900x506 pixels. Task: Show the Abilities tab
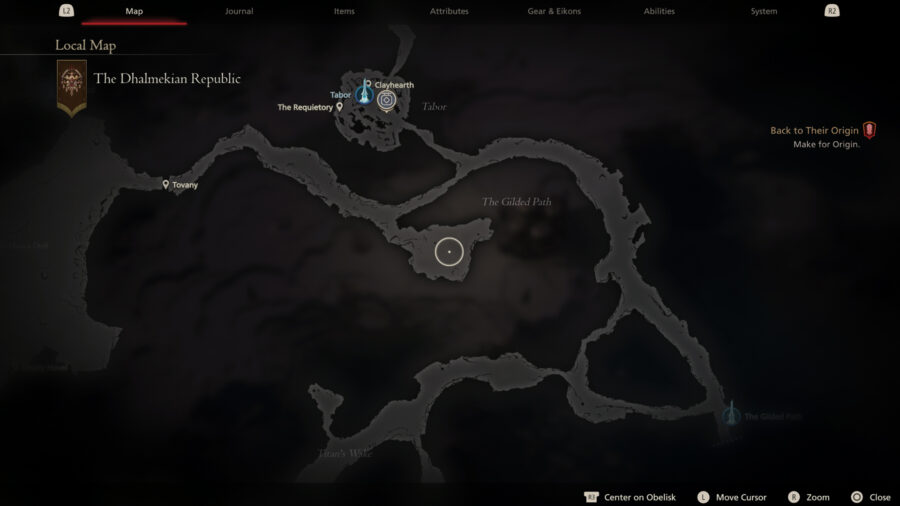pos(659,11)
